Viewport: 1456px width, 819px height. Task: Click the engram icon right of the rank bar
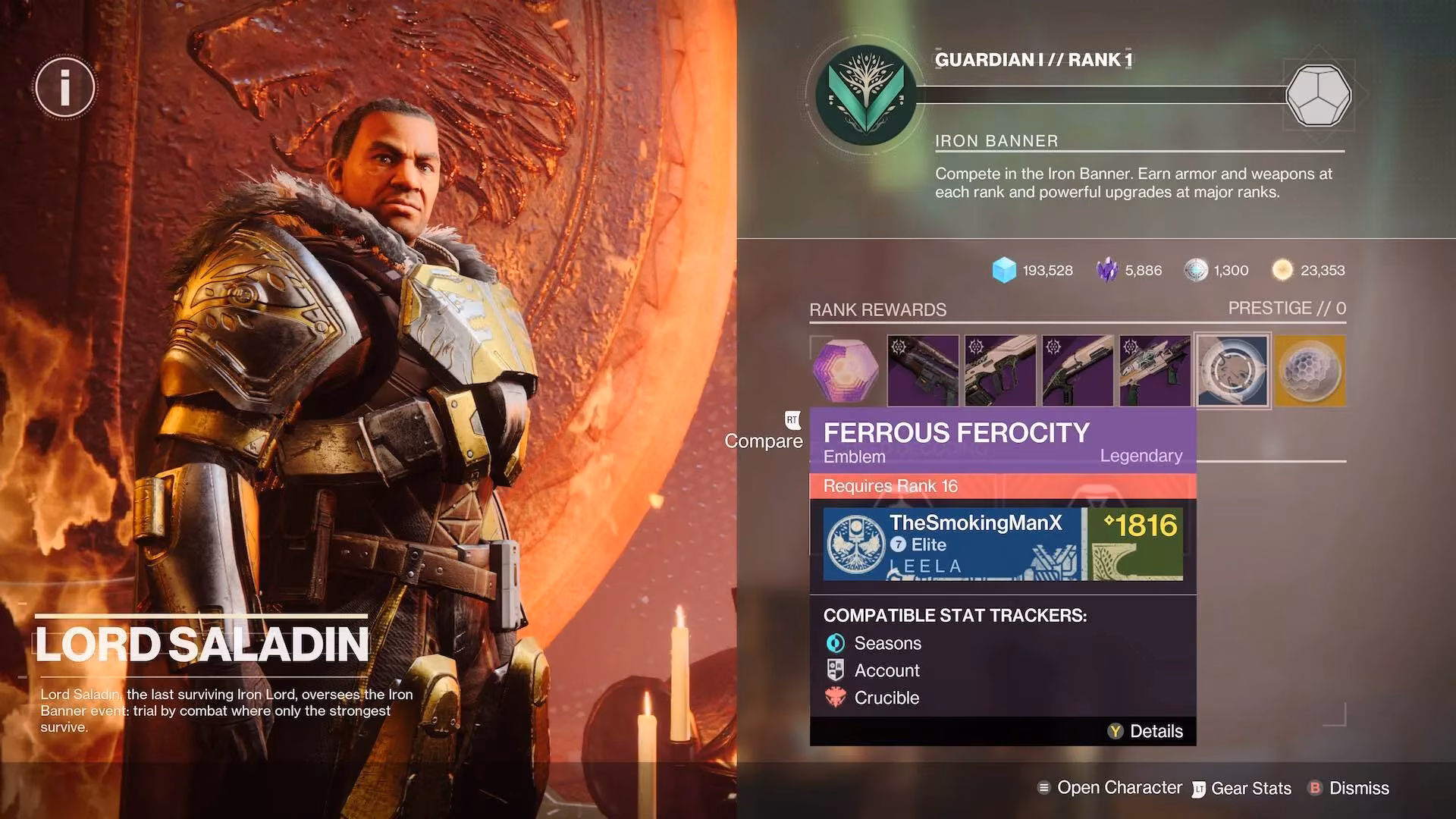1318,96
